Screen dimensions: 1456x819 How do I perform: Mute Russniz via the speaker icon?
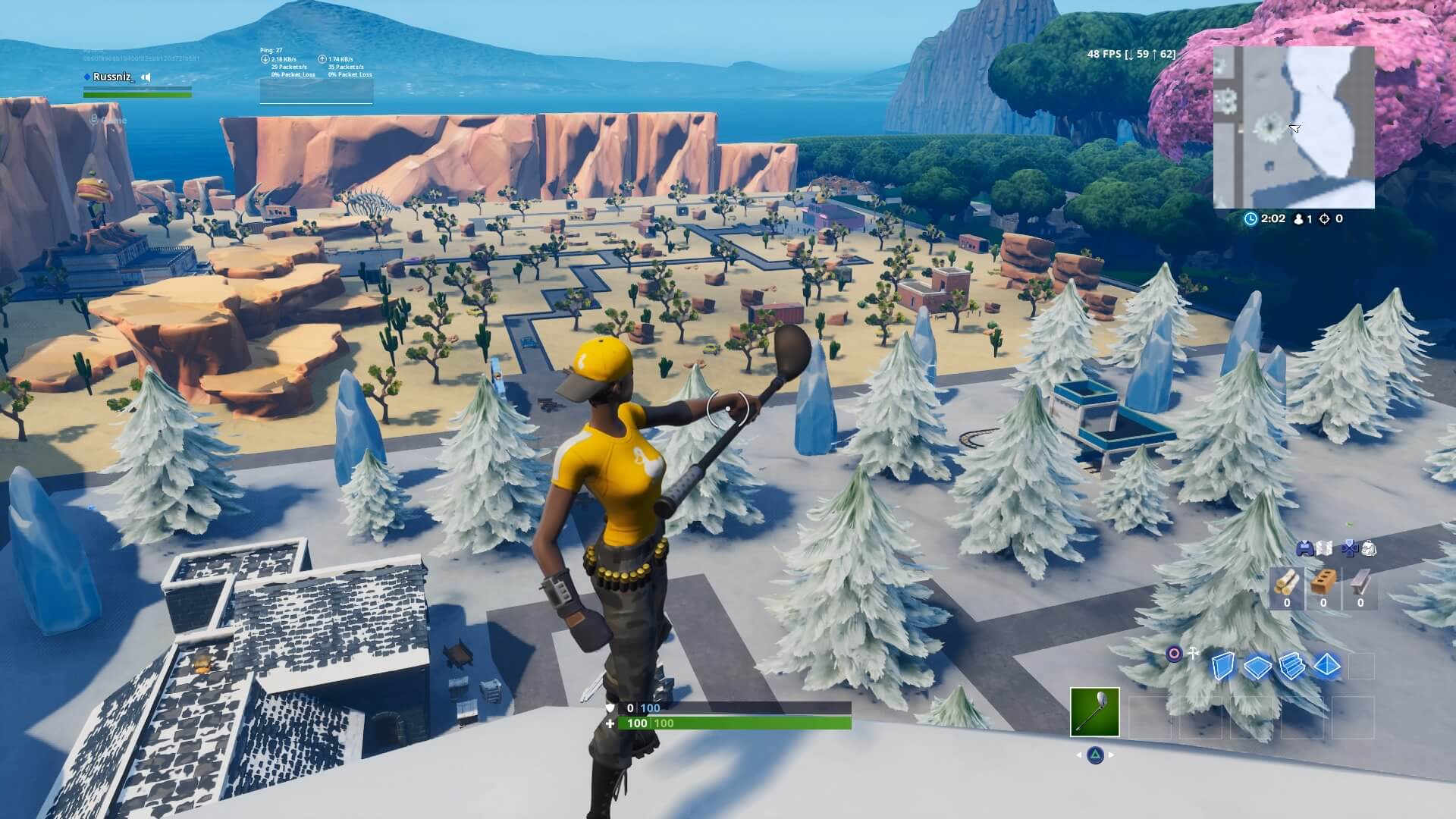[x=146, y=77]
